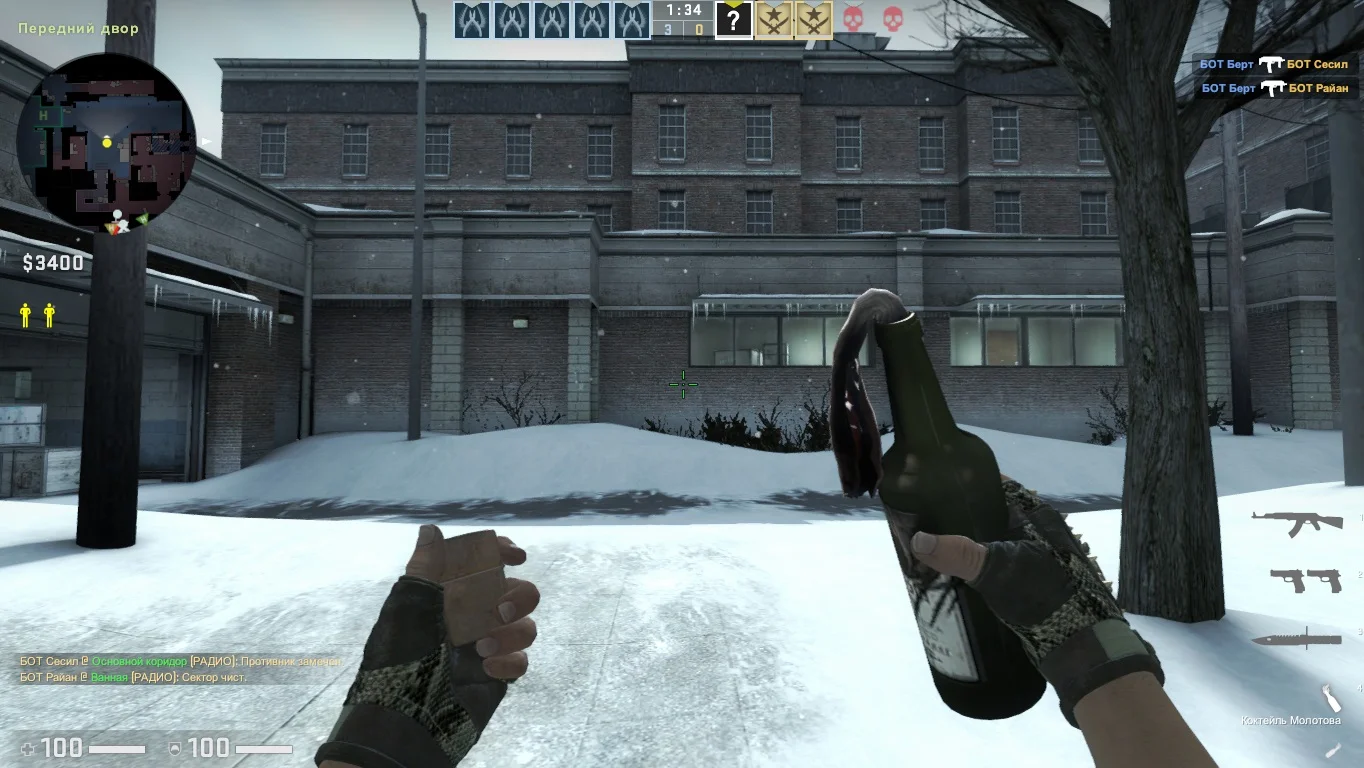Switch to the dual pistols slot

click(x=1305, y=580)
